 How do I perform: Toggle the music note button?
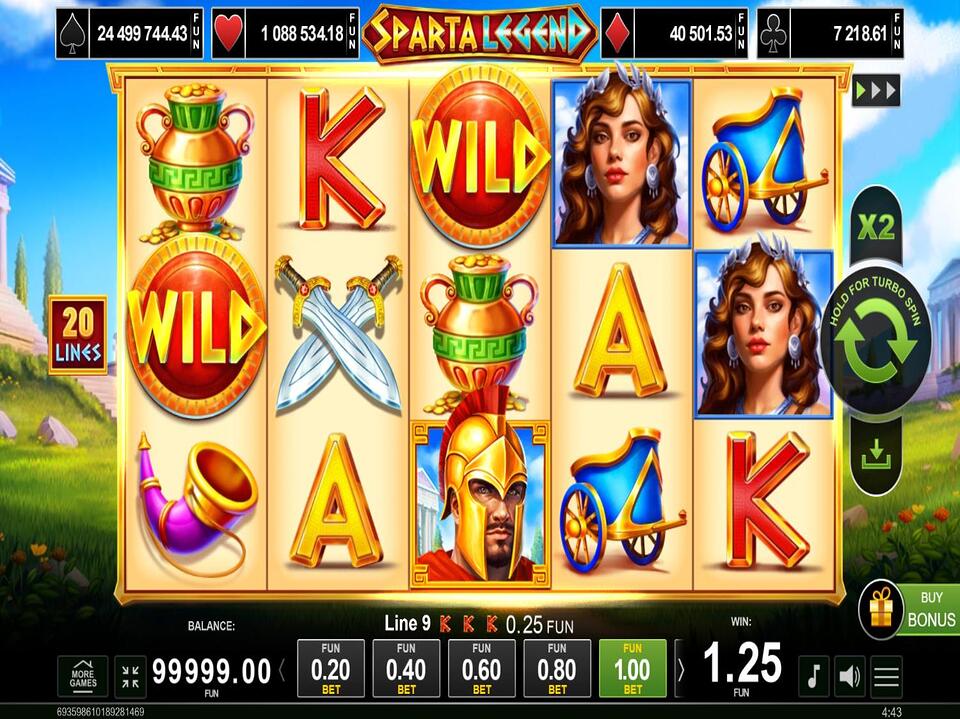[813, 677]
